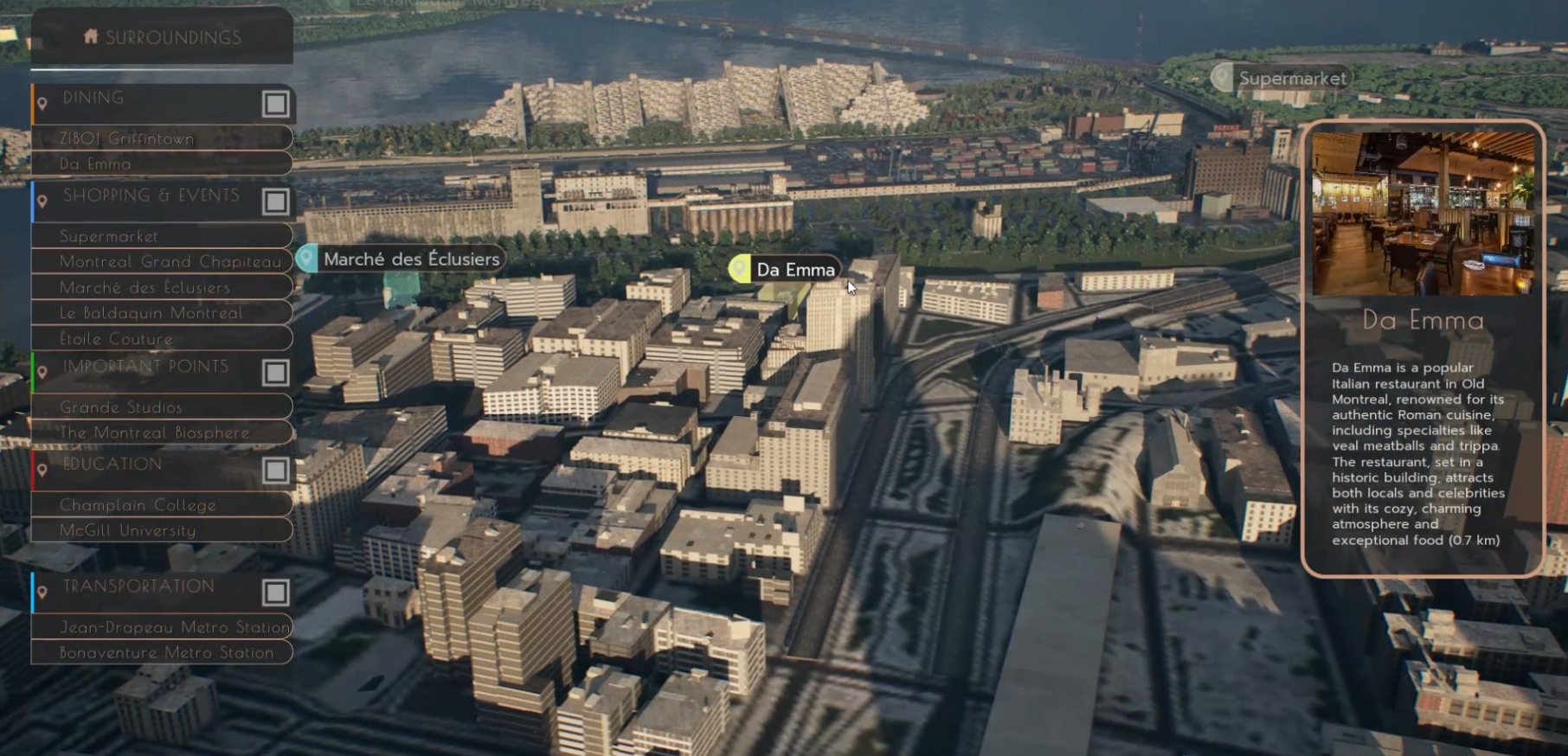This screenshot has width=1568, height=756.
Task: Pick Marché des Éclusiers list entry
Action: (x=162, y=287)
